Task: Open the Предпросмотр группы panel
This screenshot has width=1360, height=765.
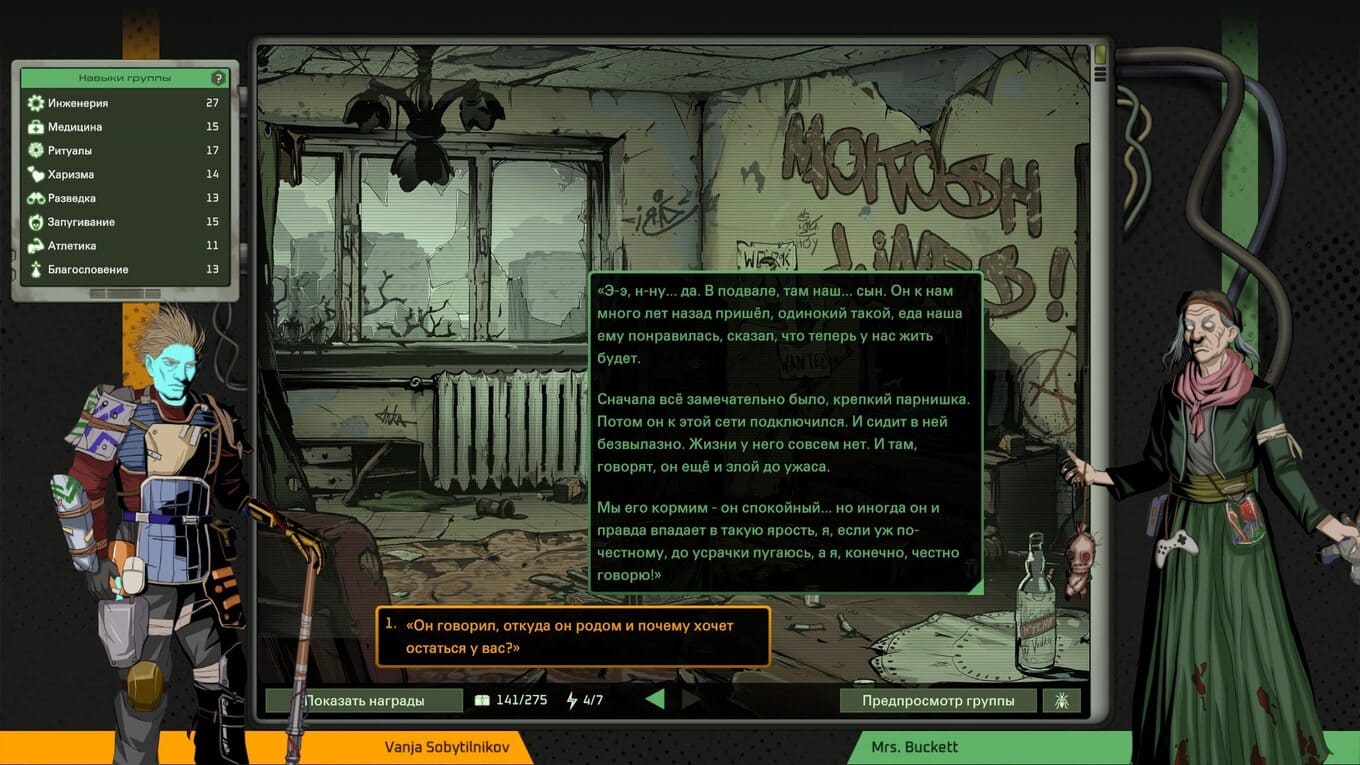Action: [x=938, y=700]
